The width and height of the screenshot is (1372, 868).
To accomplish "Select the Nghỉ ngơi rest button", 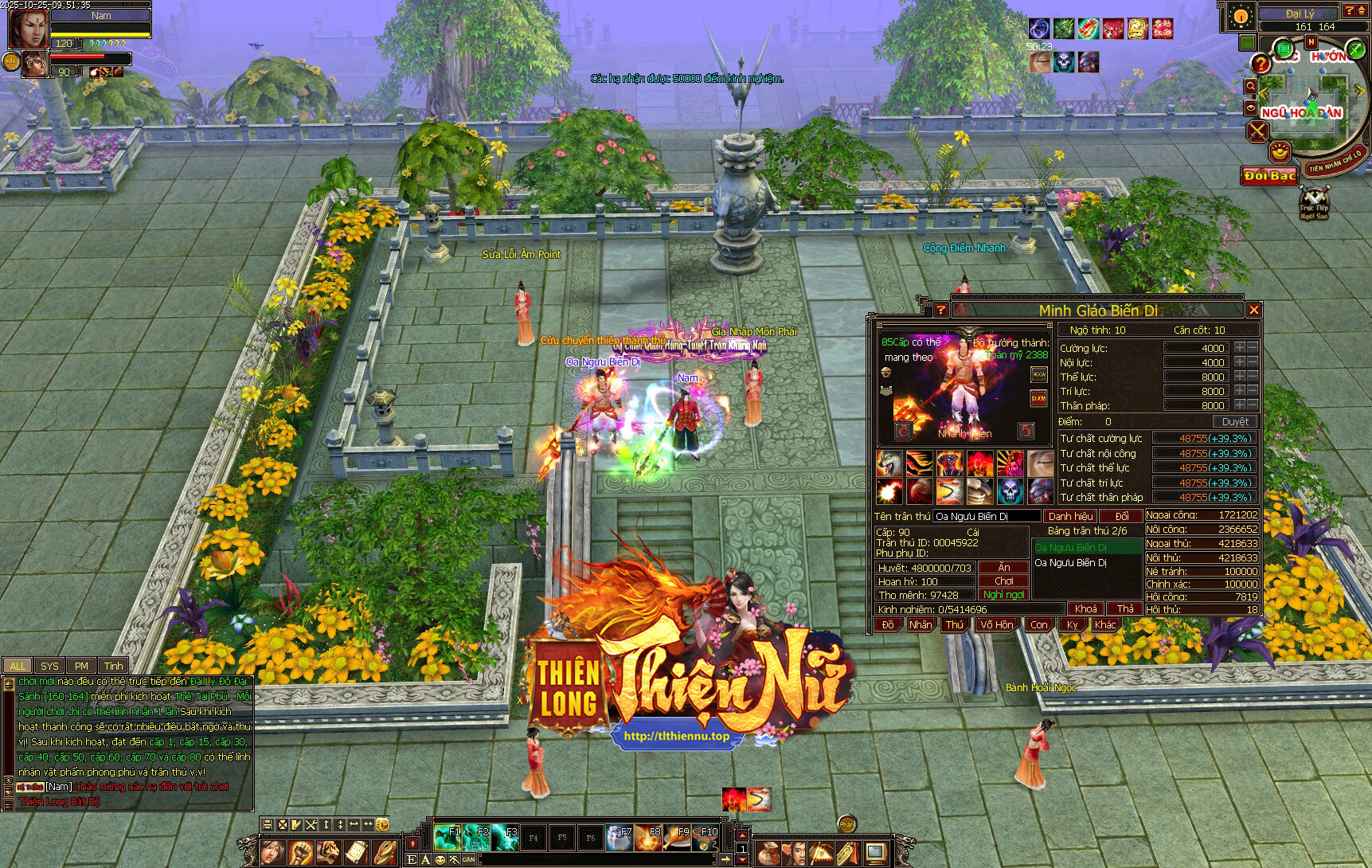I will click(x=1003, y=595).
